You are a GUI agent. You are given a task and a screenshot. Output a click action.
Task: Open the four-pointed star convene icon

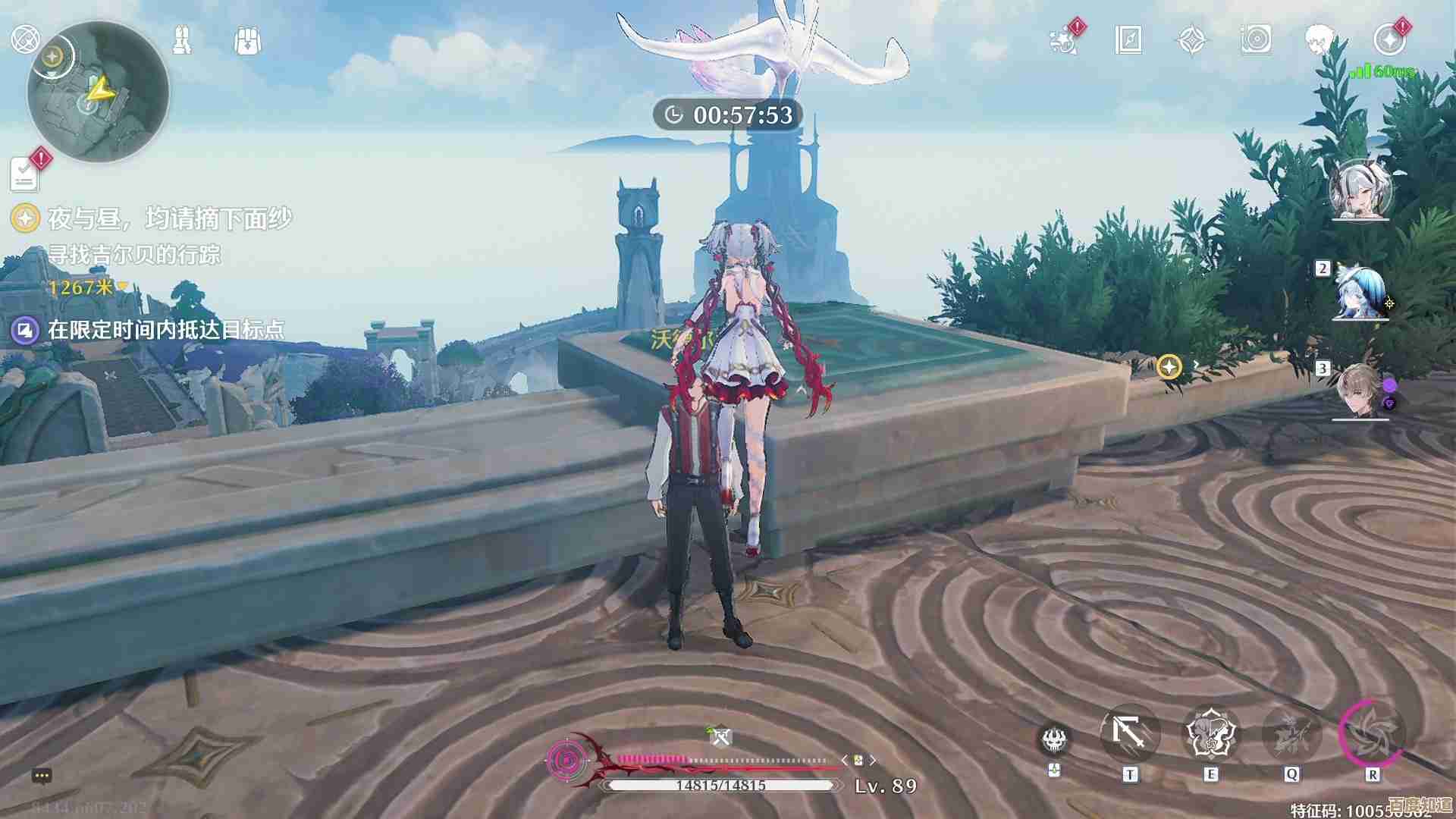(x=1191, y=39)
